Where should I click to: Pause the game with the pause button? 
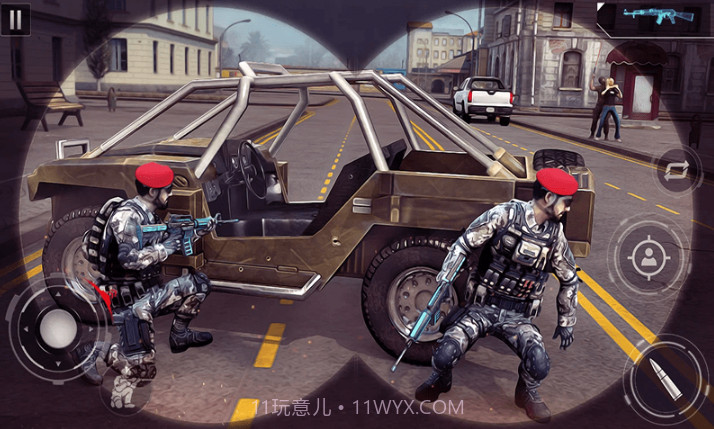point(17,17)
